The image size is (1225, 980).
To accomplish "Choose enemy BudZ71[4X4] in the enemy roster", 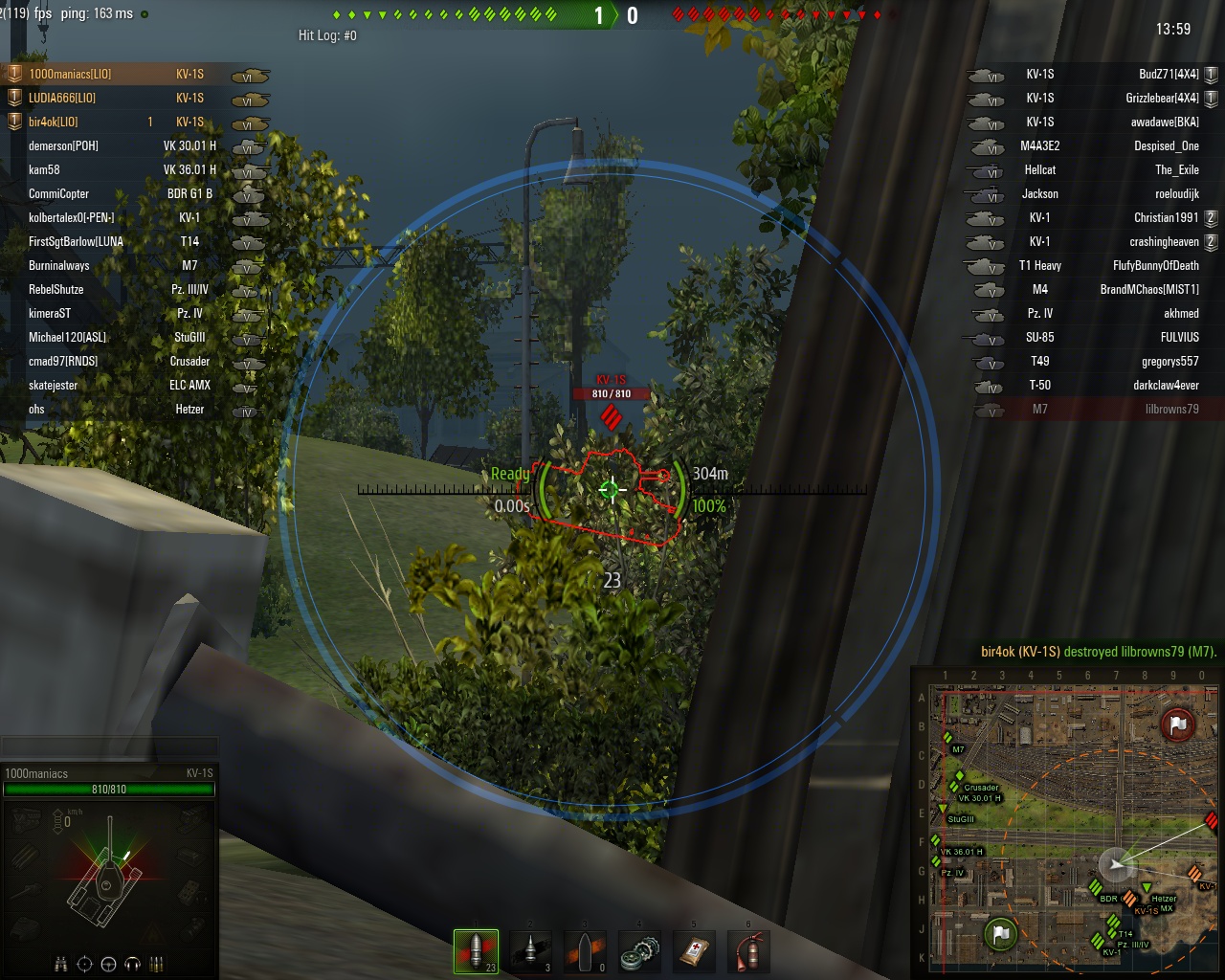I will (1168, 74).
